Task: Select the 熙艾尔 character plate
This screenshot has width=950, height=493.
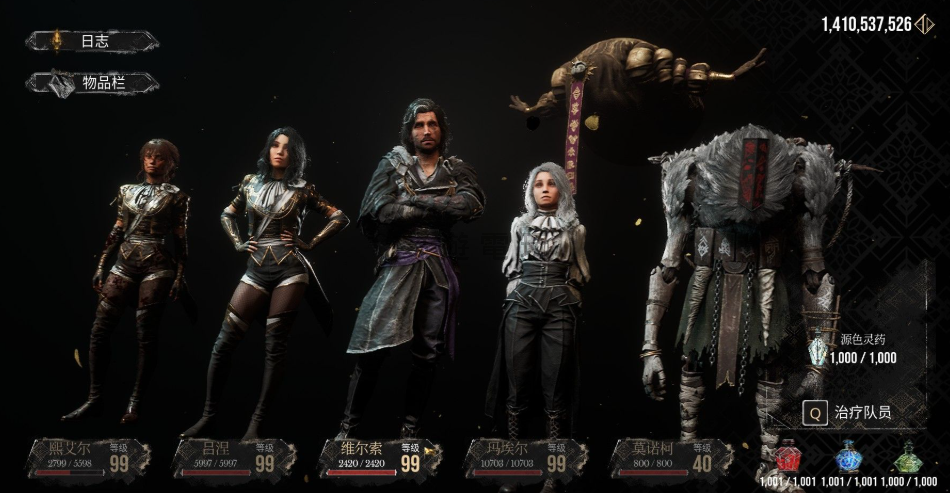Action: coord(91,456)
